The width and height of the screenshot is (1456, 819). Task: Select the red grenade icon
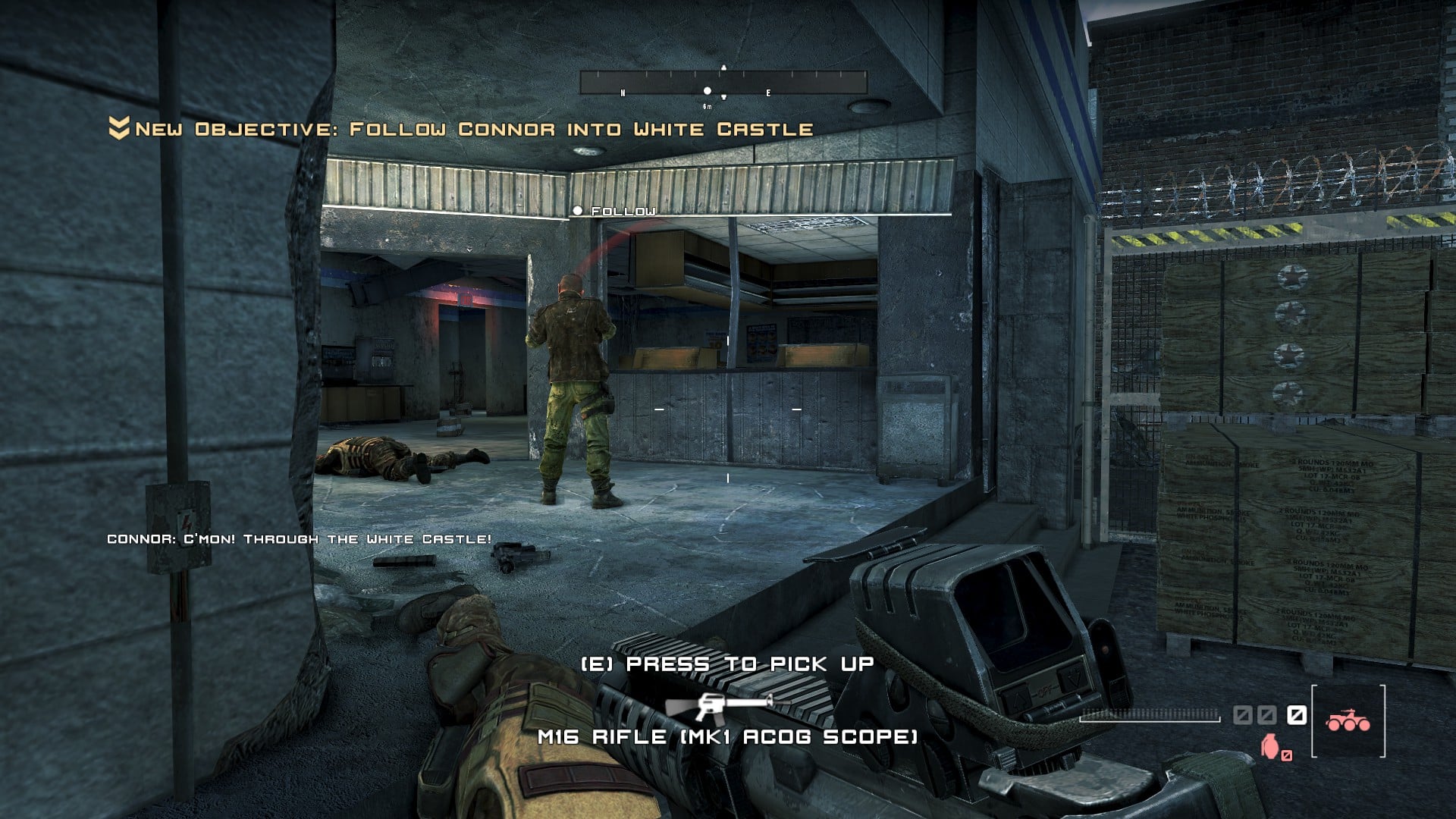1269,746
